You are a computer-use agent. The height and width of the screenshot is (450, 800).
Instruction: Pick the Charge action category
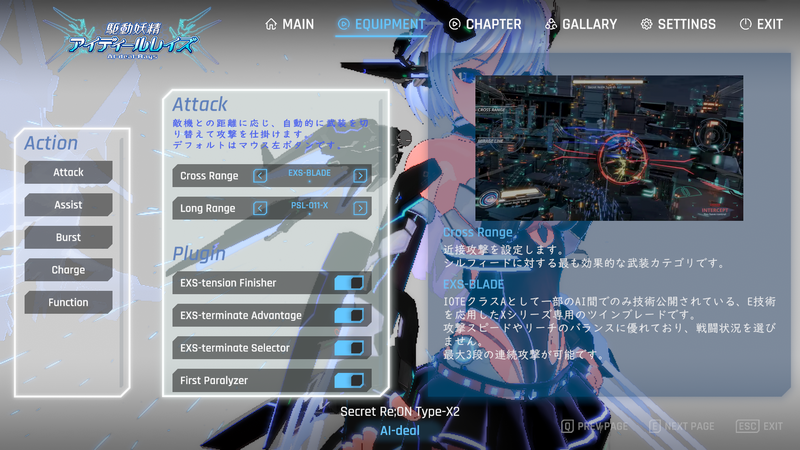click(68, 270)
